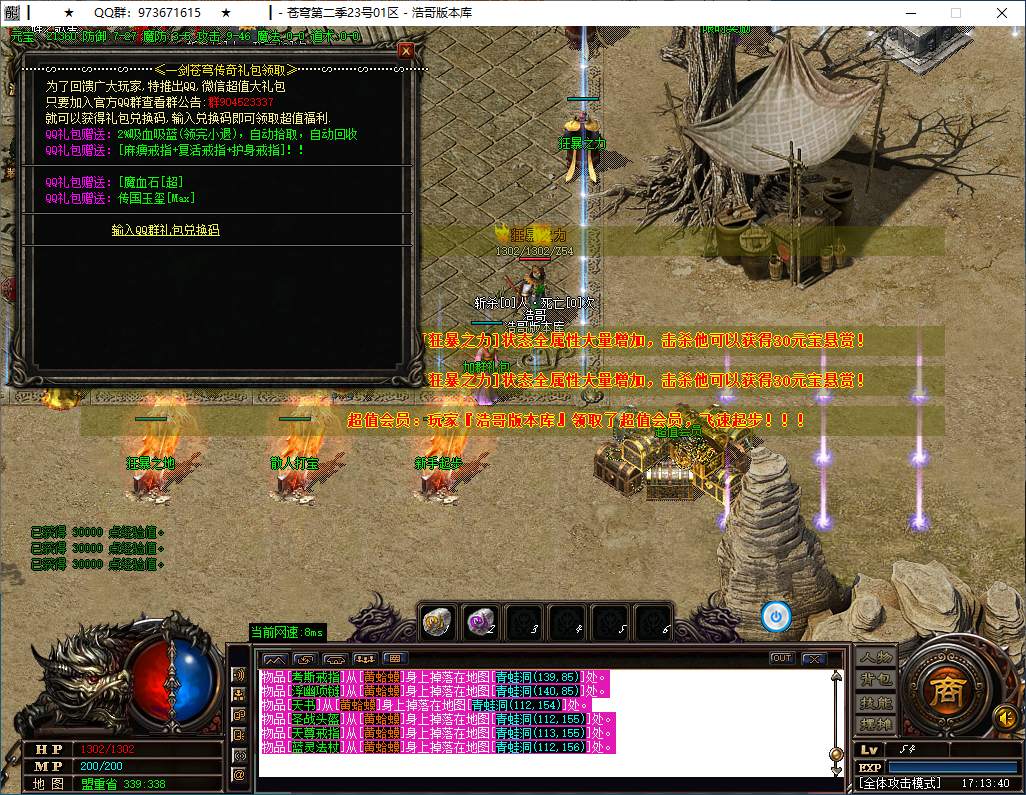The height and width of the screenshot is (795, 1026).
Task: Close the 礼包领取 gift pack dialog
Action: [x=406, y=50]
